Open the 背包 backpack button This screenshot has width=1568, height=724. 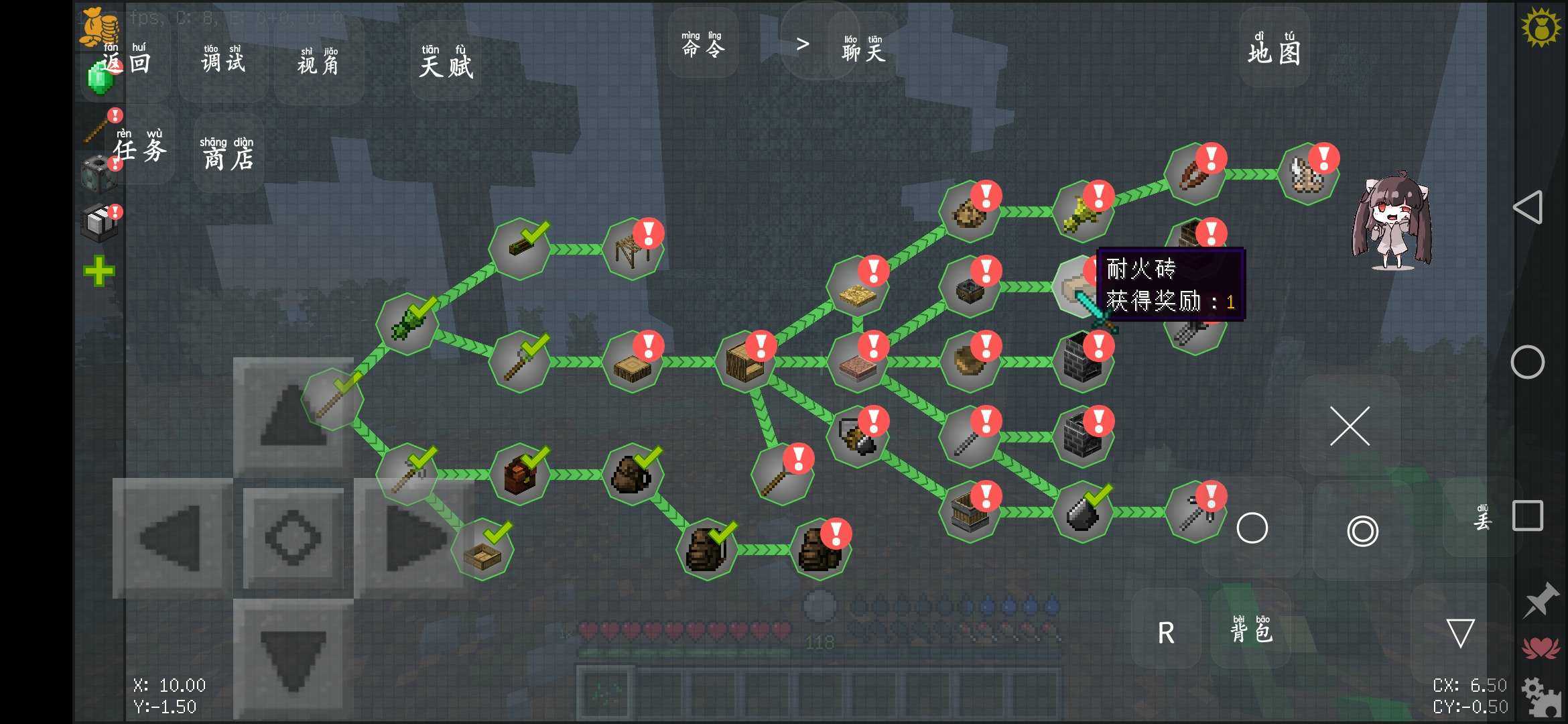coord(1250,631)
